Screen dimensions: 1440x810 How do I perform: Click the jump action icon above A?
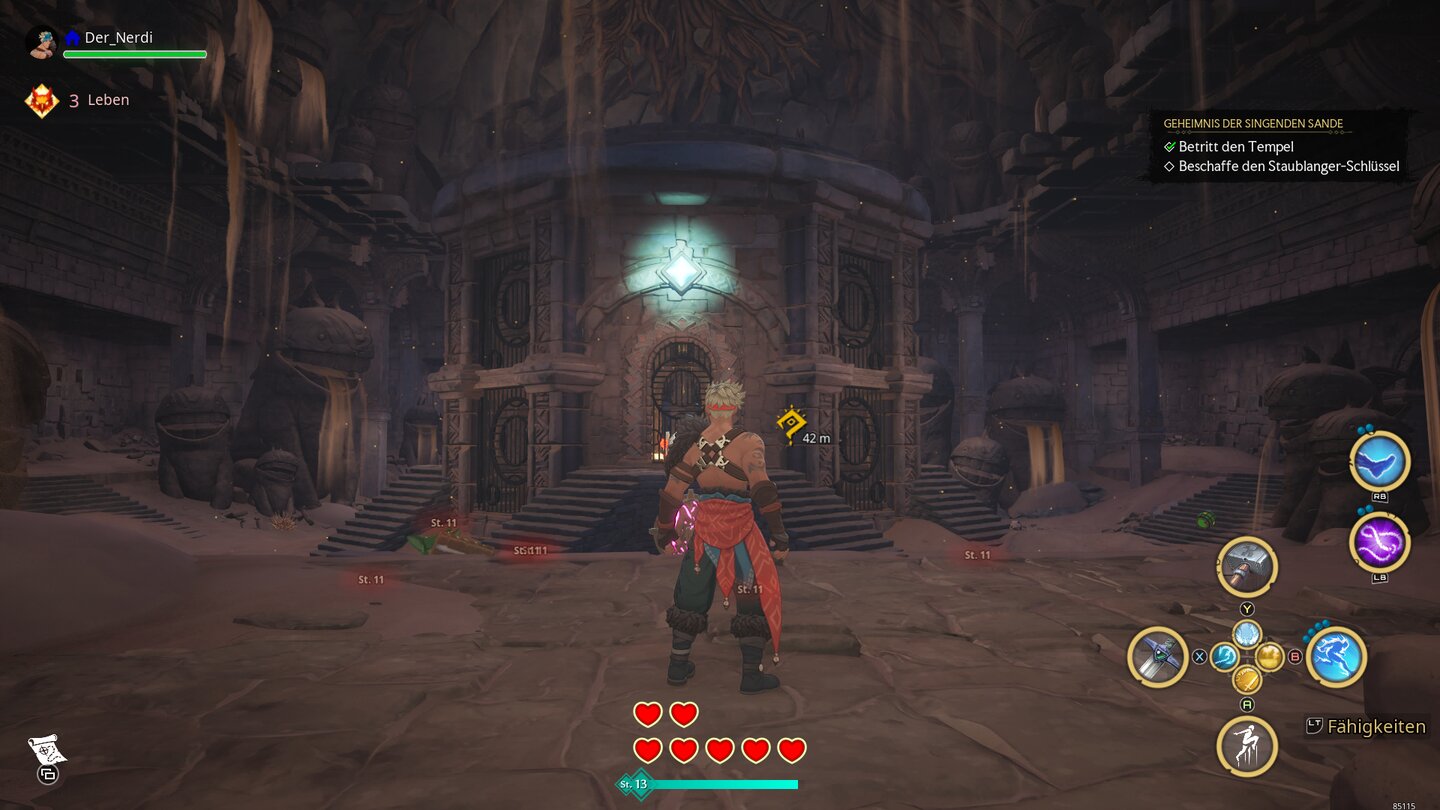(1246, 746)
